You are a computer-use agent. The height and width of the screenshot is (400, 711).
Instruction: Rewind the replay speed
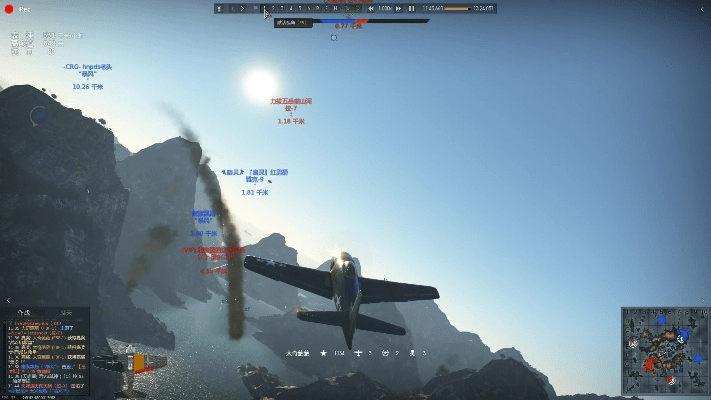point(371,8)
